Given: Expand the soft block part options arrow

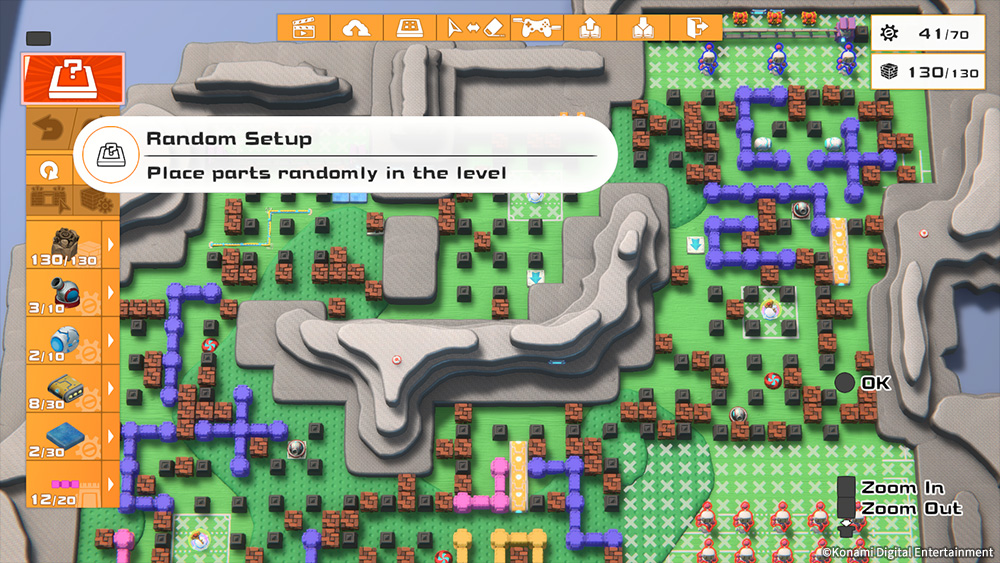Looking at the screenshot, I should click(x=110, y=244).
